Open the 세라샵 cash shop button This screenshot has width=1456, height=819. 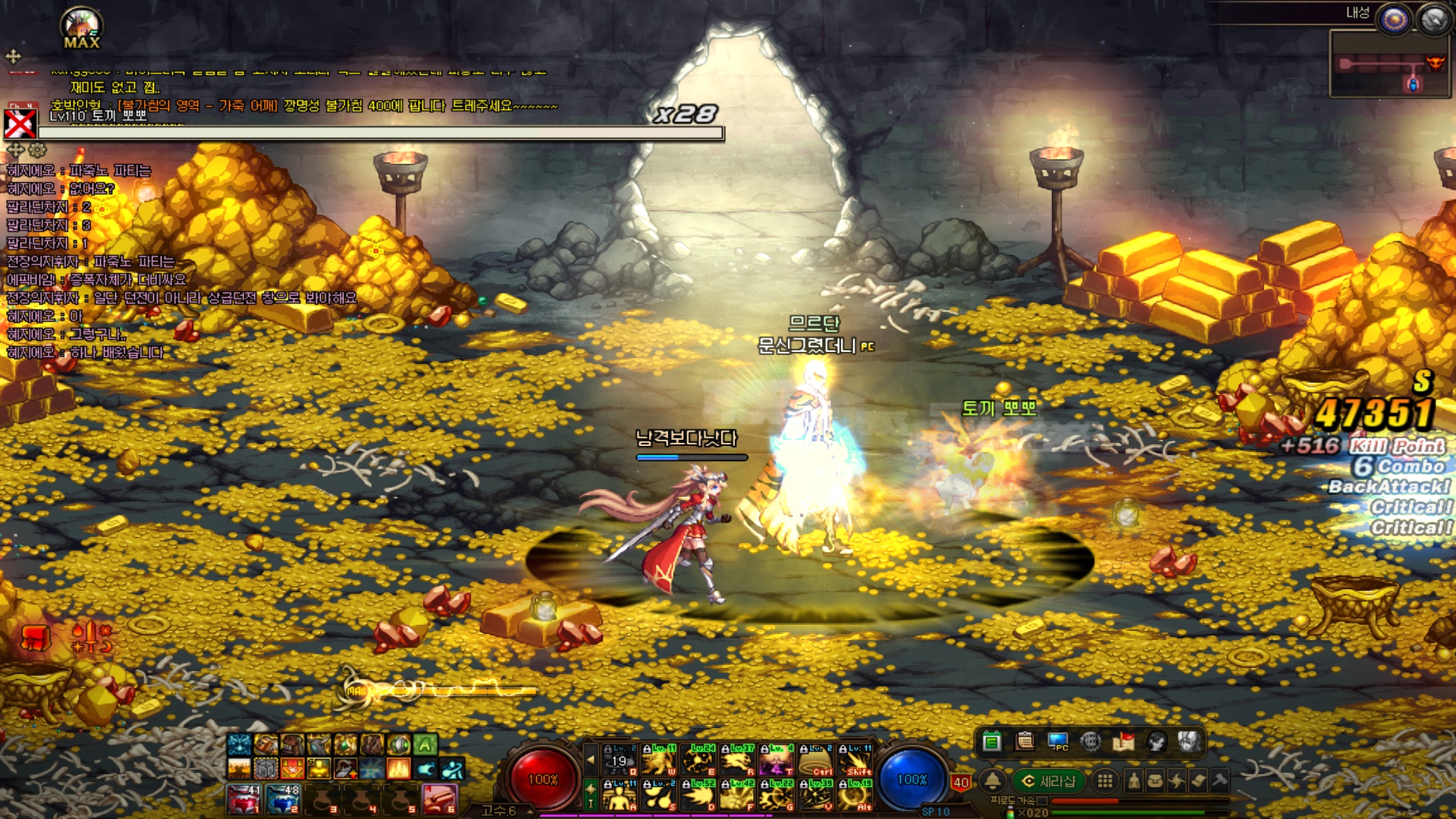[x=1050, y=781]
